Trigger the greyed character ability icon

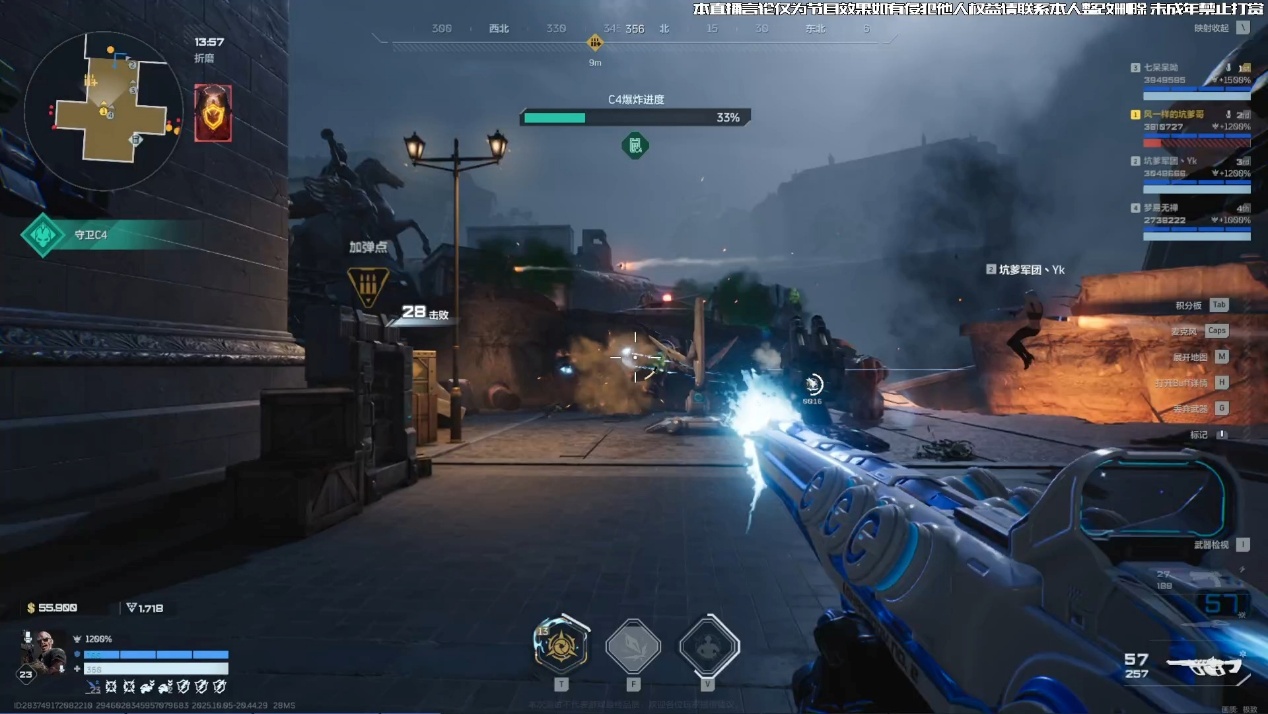click(x=709, y=646)
